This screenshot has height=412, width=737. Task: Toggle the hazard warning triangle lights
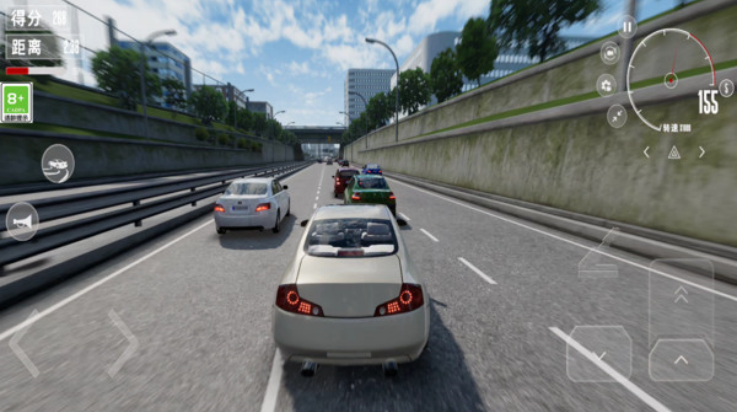pyautogui.click(x=674, y=152)
